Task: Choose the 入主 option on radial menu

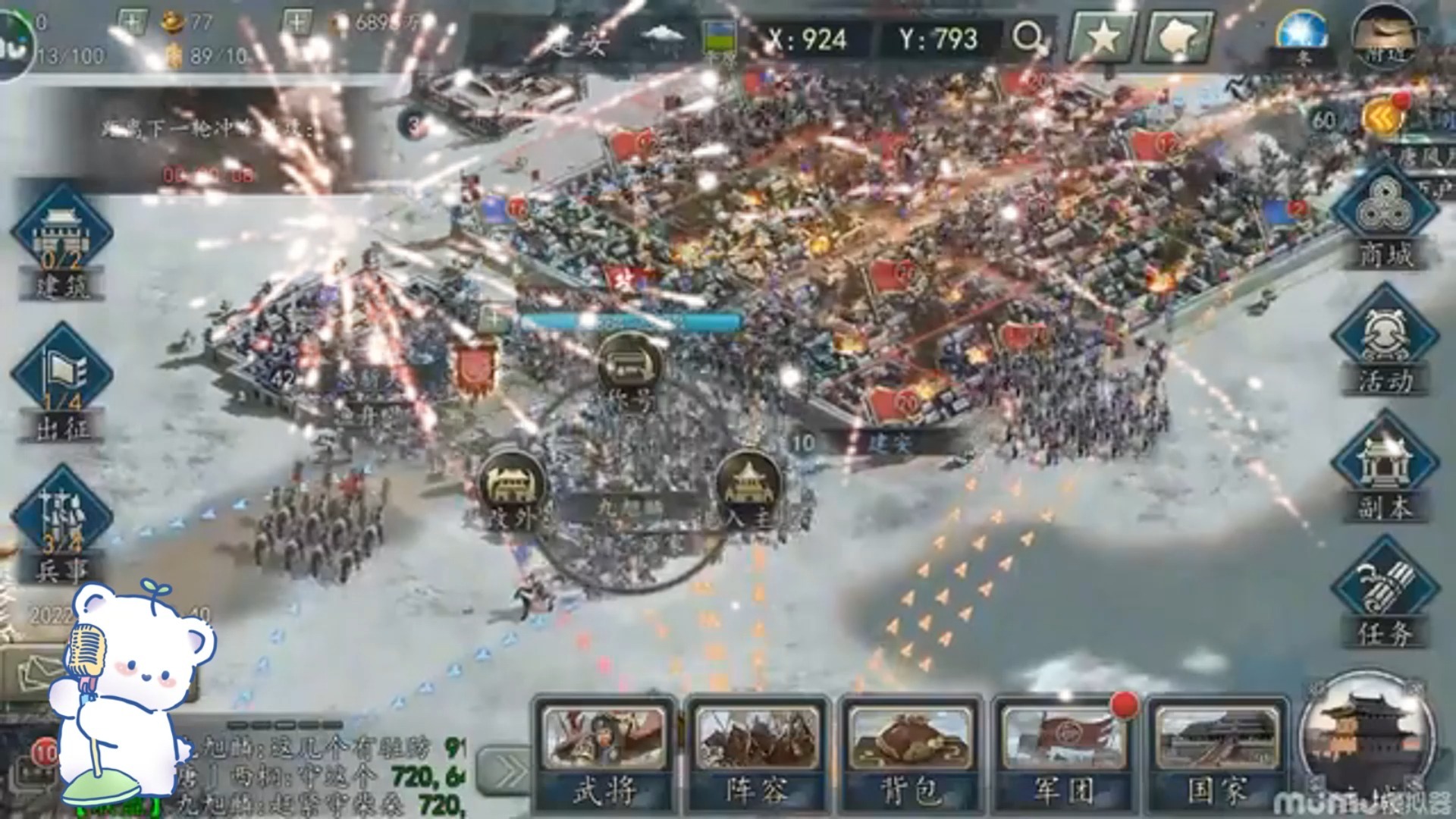Action: (x=748, y=485)
